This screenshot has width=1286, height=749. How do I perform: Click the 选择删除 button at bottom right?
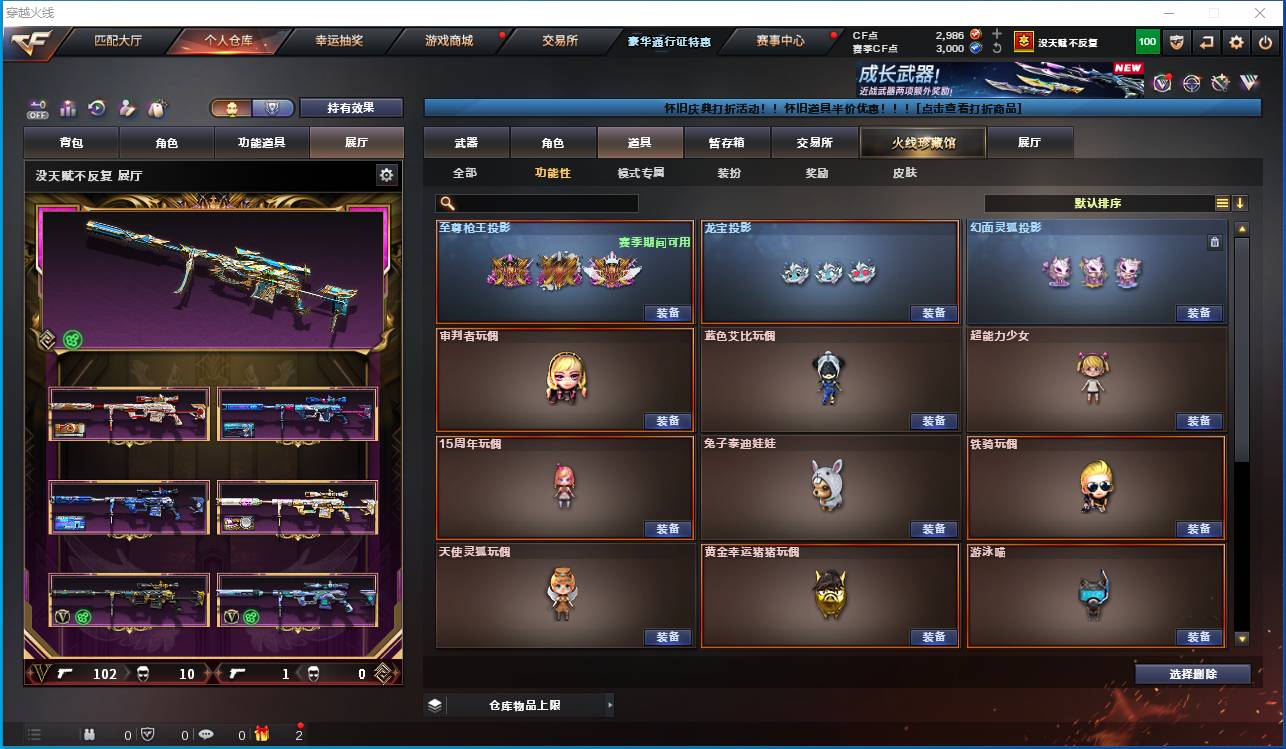(1192, 673)
